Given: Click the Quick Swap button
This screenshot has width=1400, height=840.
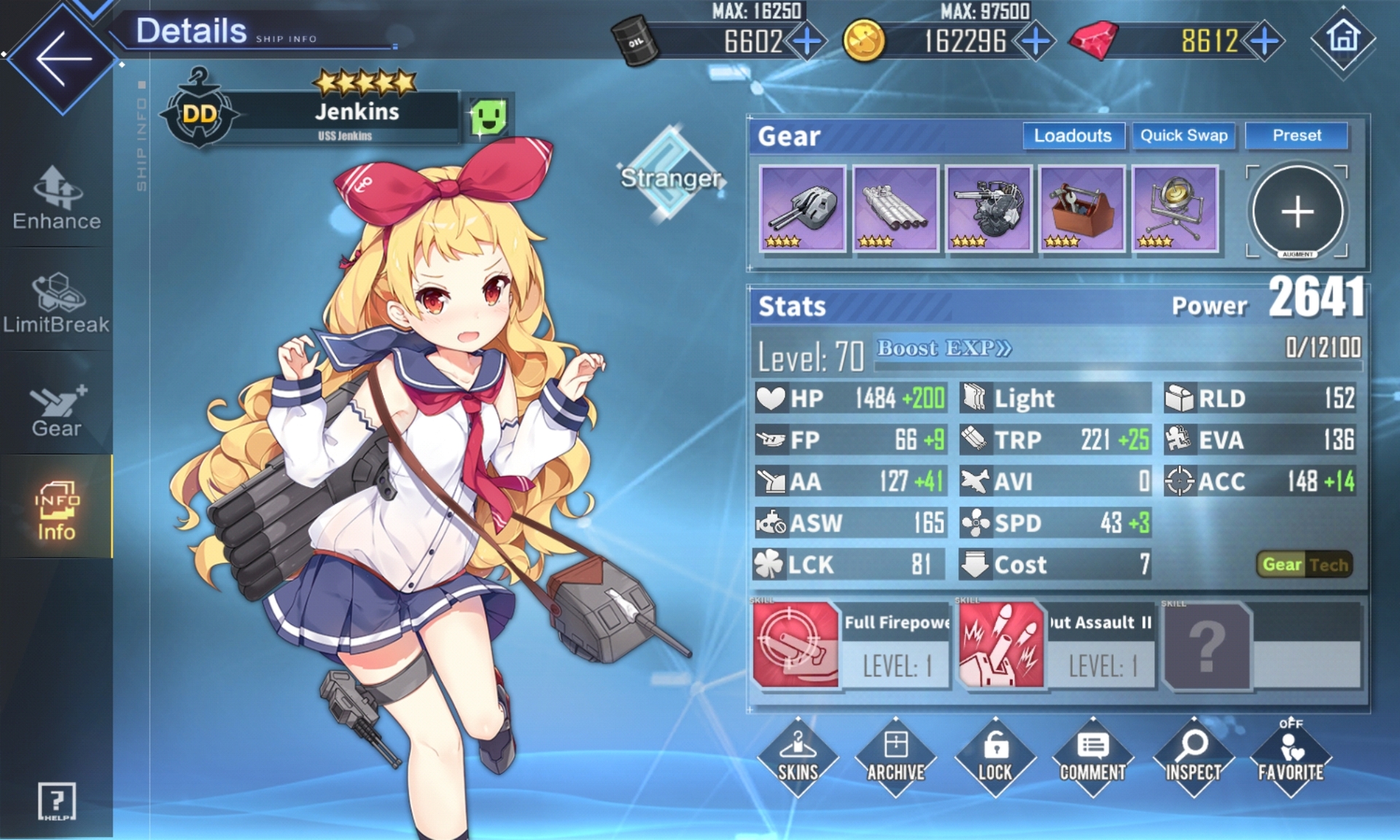Looking at the screenshot, I should (x=1183, y=136).
